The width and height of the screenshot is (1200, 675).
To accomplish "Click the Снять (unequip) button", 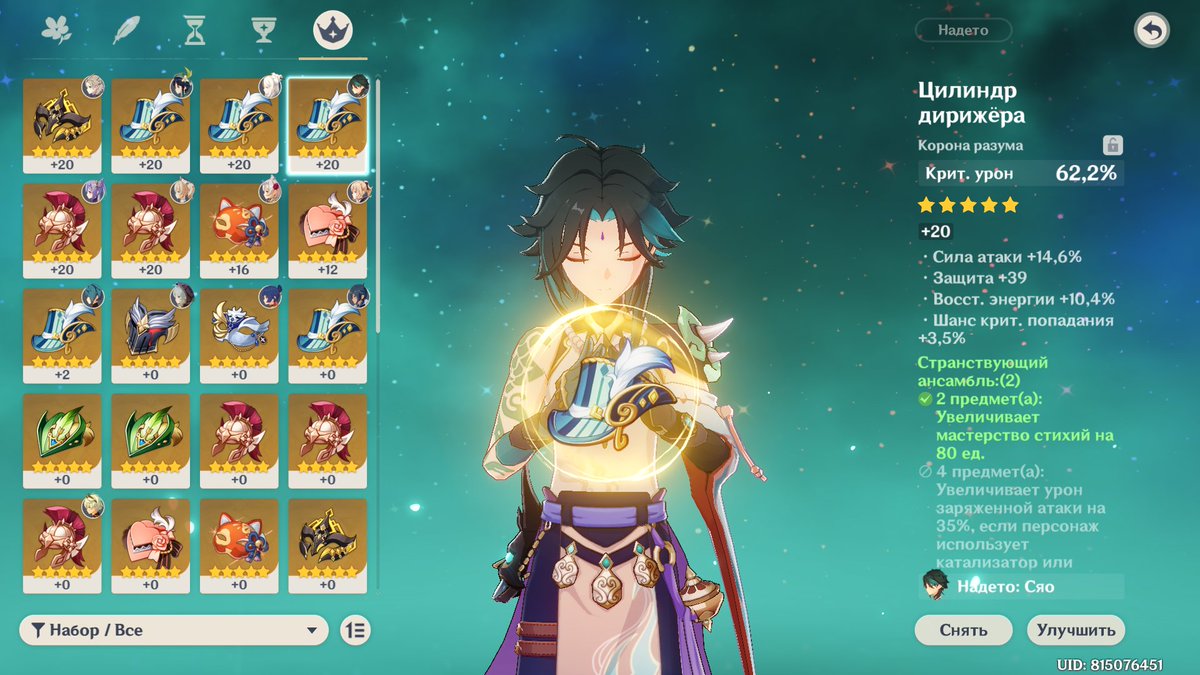I will [963, 630].
